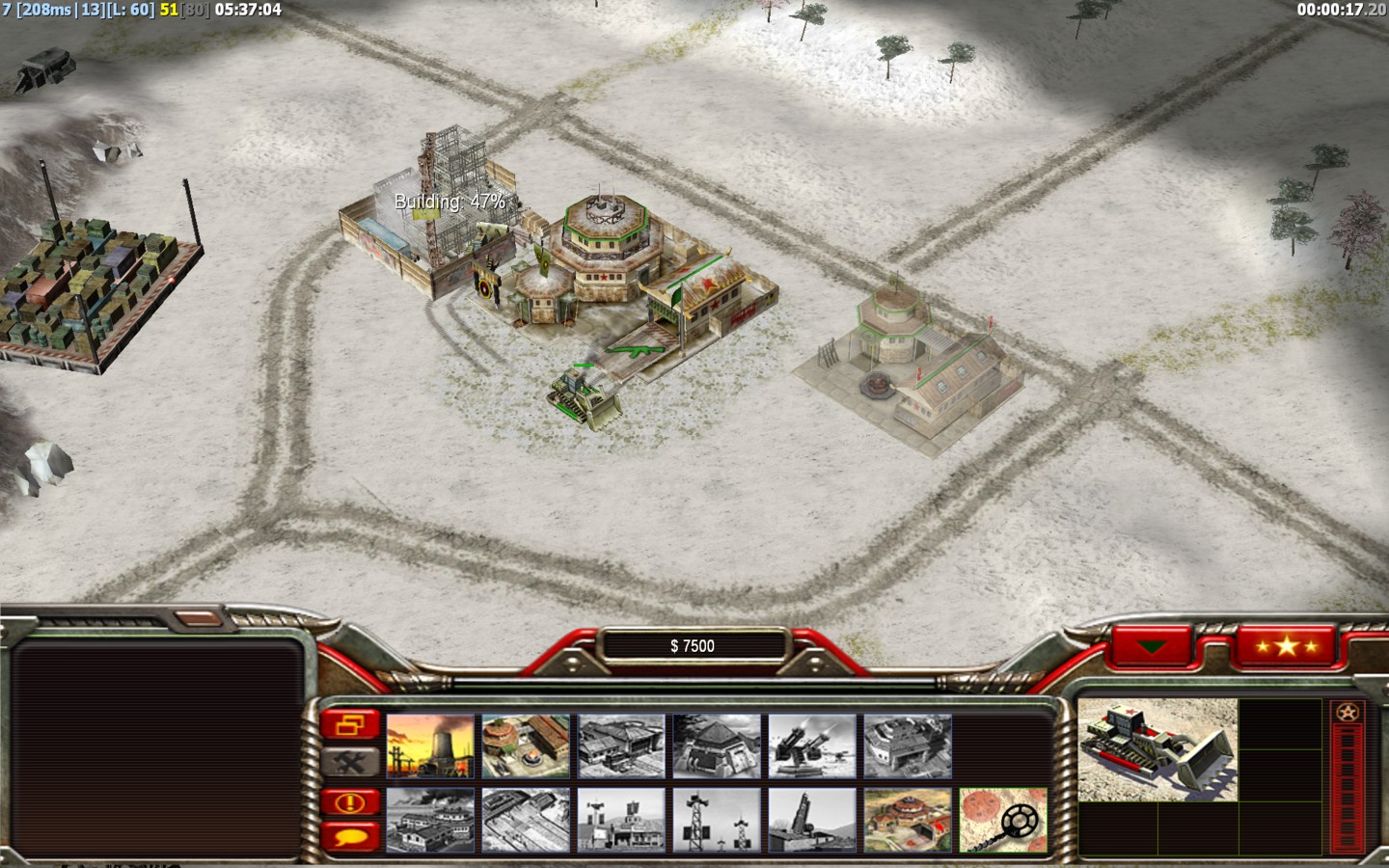
Task: Open the Generals powers three-star button
Action: pos(1287,646)
